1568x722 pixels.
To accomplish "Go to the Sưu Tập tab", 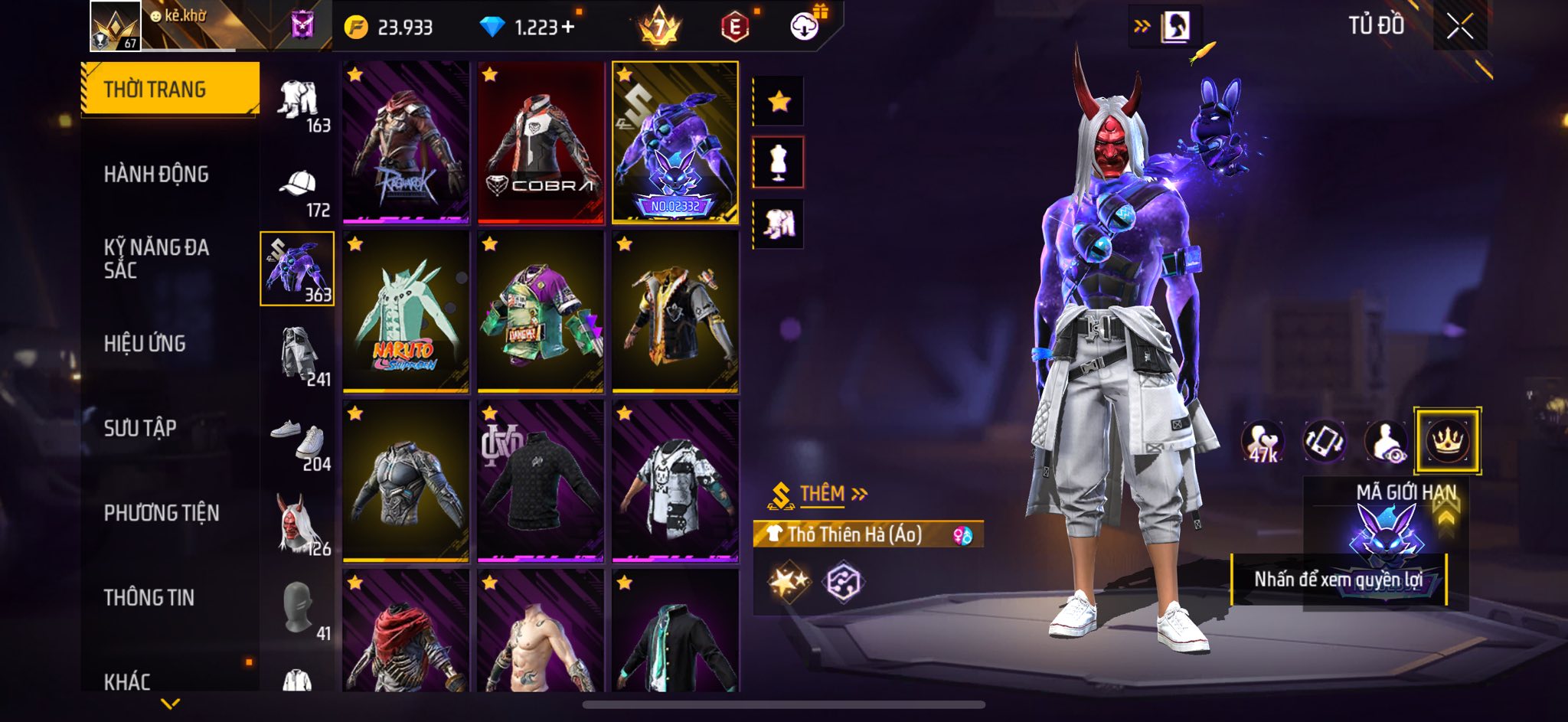I will [x=140, y=428].
